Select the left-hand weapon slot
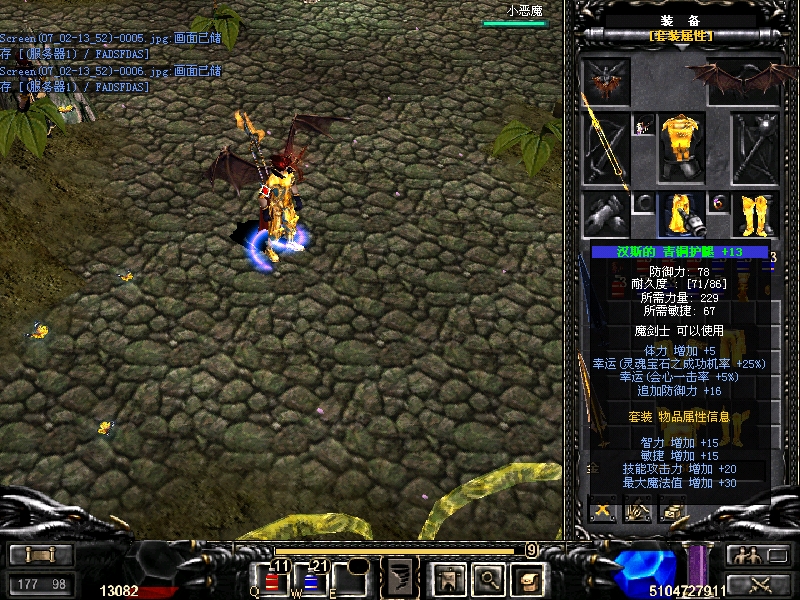This screenshot has width=800, height=600. click(x=607, y=148)
